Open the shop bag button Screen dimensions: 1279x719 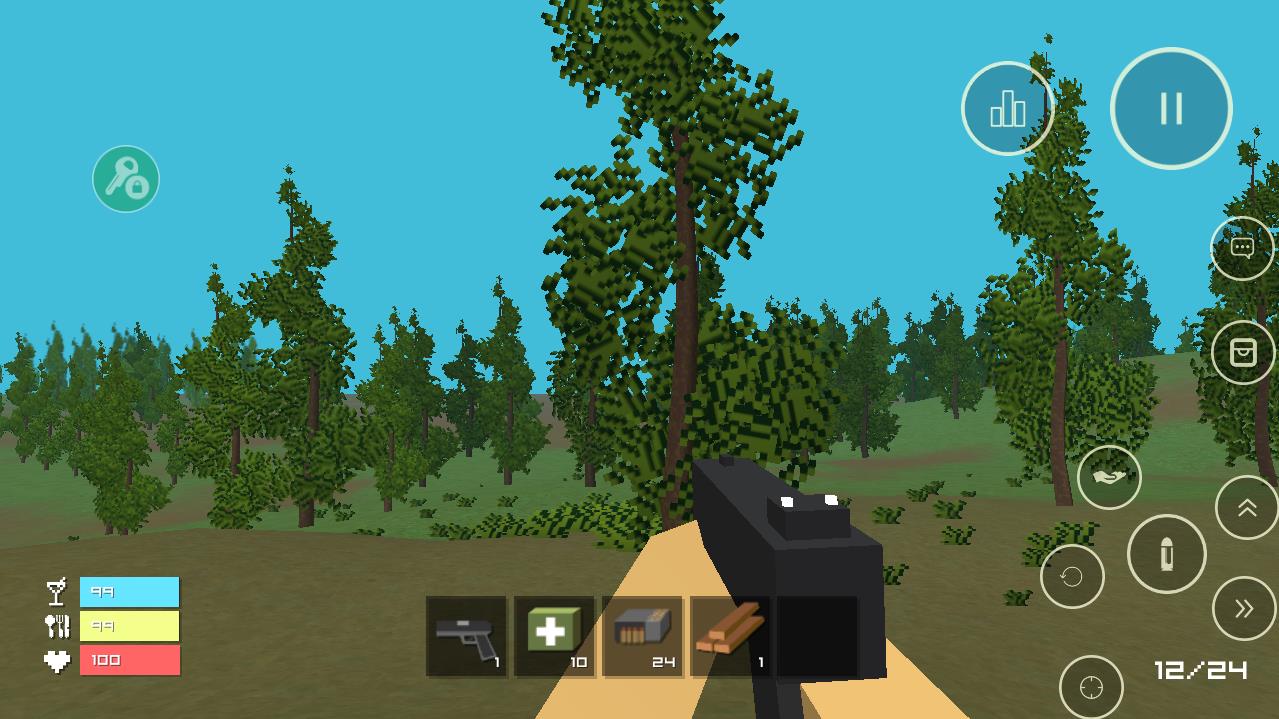click(x=1242, y=352)
